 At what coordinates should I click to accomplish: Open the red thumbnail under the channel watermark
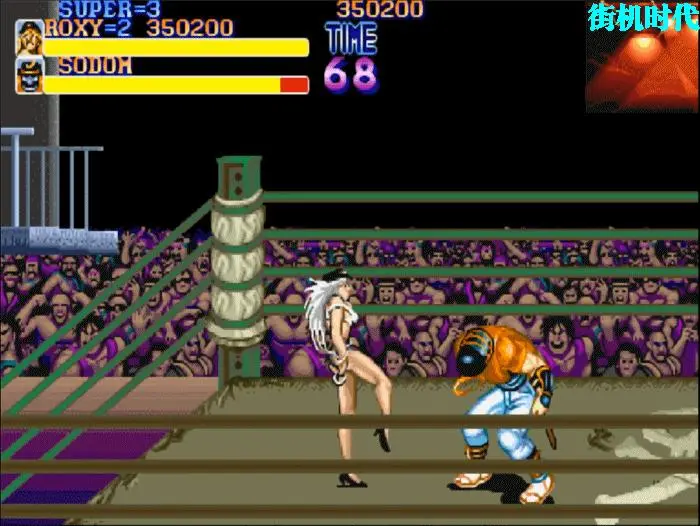coord(641,70)
